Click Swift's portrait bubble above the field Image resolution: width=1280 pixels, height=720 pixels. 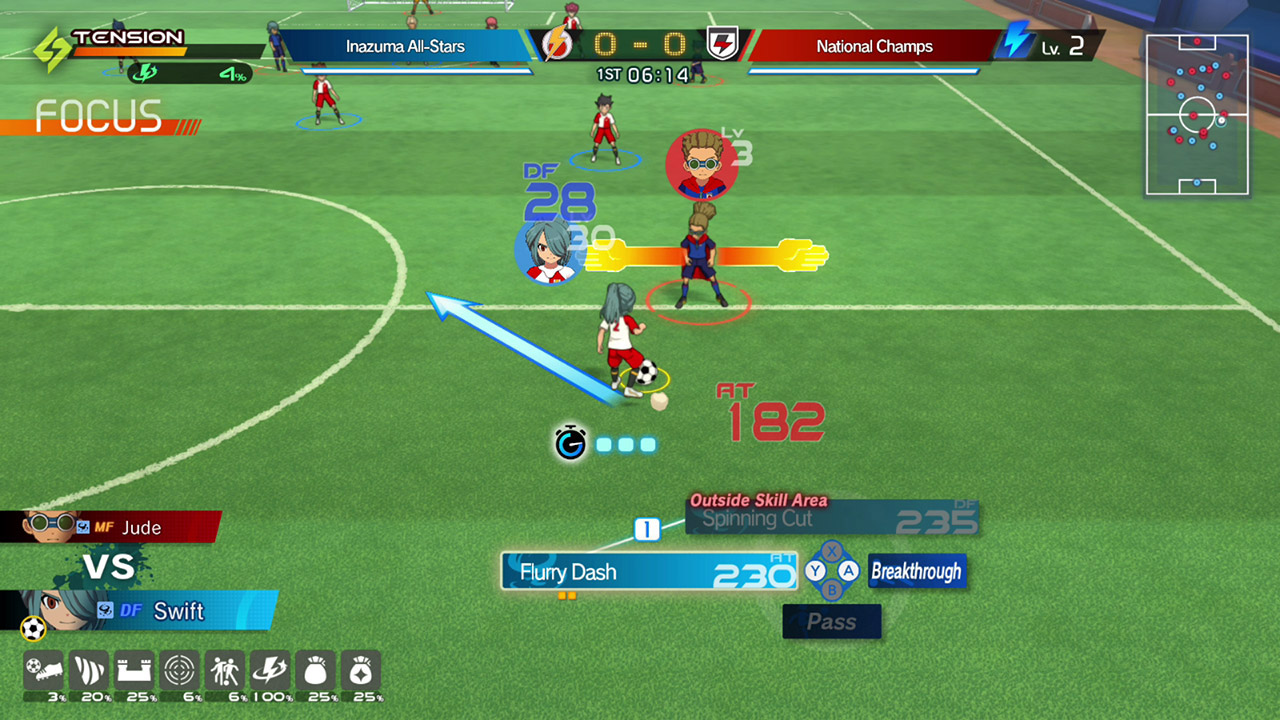click(549, 250)
